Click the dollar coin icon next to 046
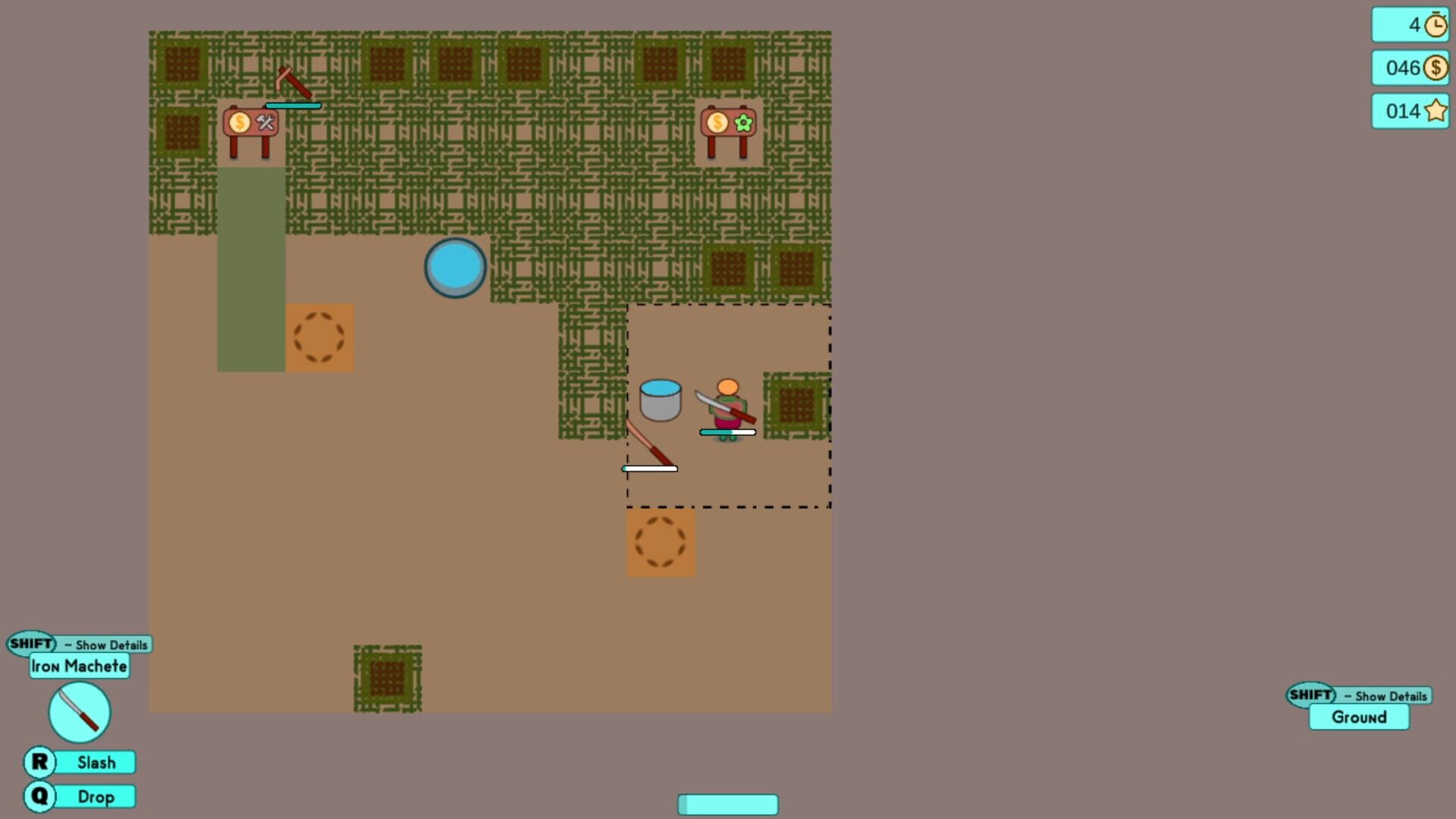Screen dimensions: 1456x819 (x=1434, y=68)
